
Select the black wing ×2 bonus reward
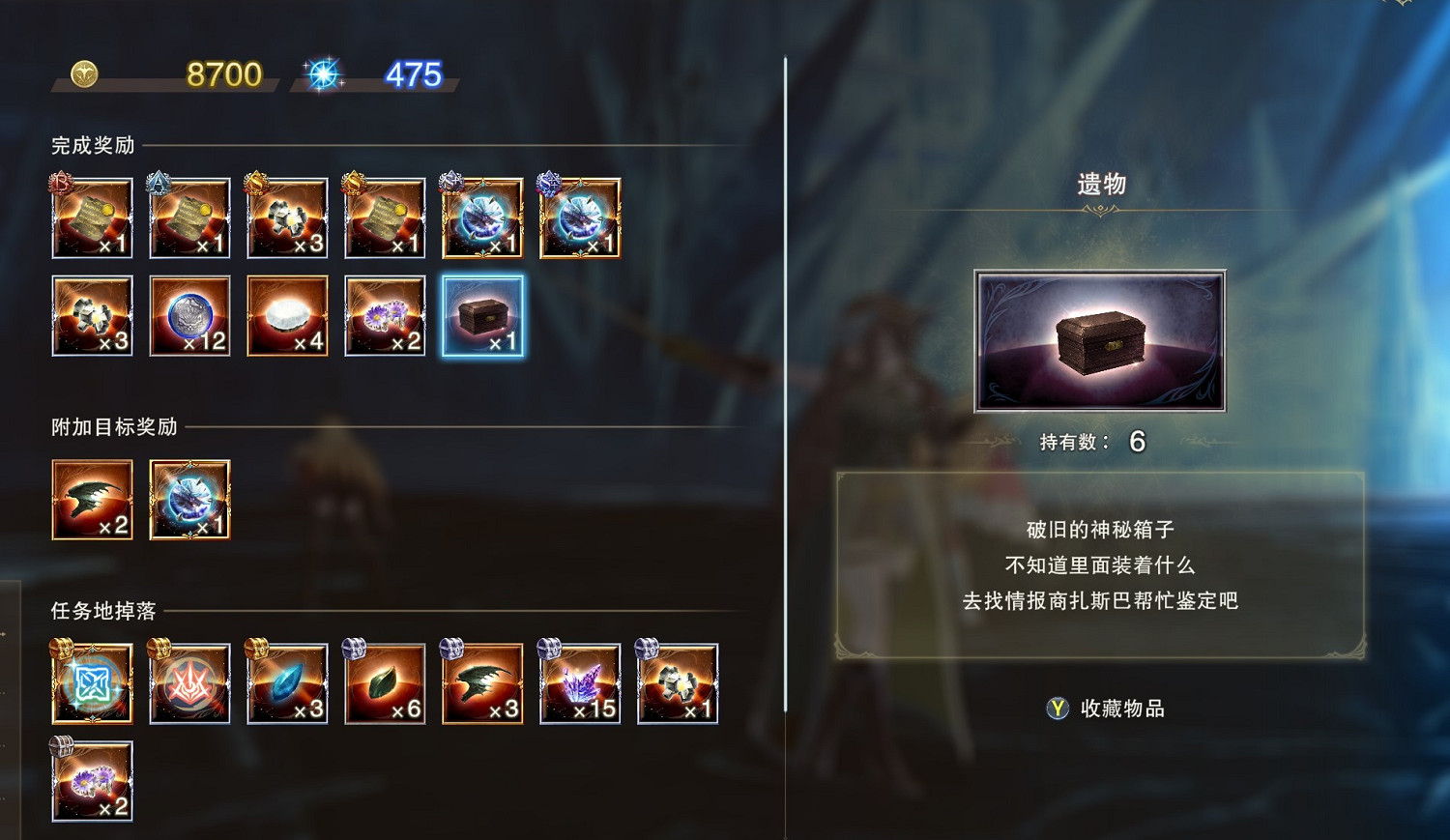click(92, 500)
